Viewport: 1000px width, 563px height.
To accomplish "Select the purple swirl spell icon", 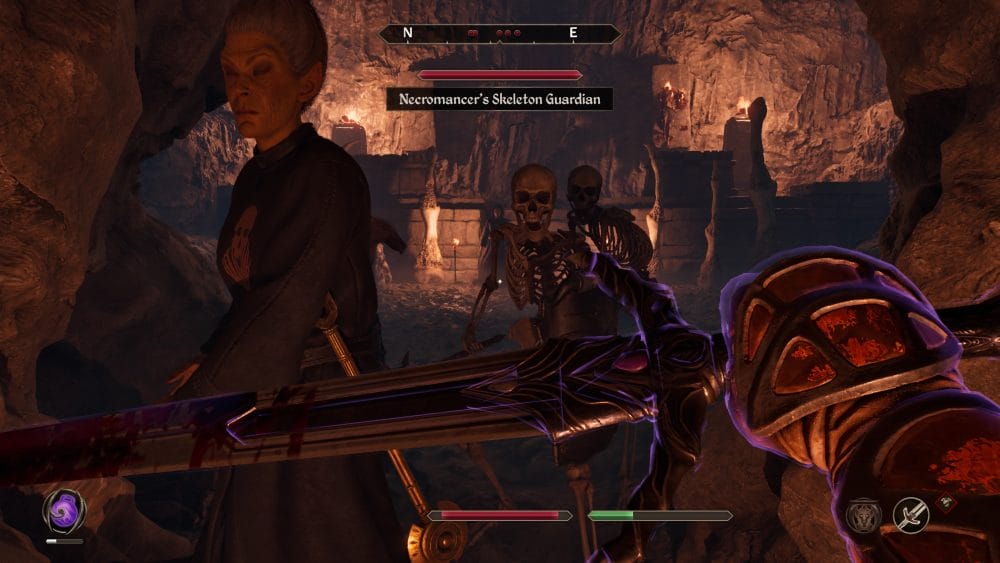I will point(63,511).
